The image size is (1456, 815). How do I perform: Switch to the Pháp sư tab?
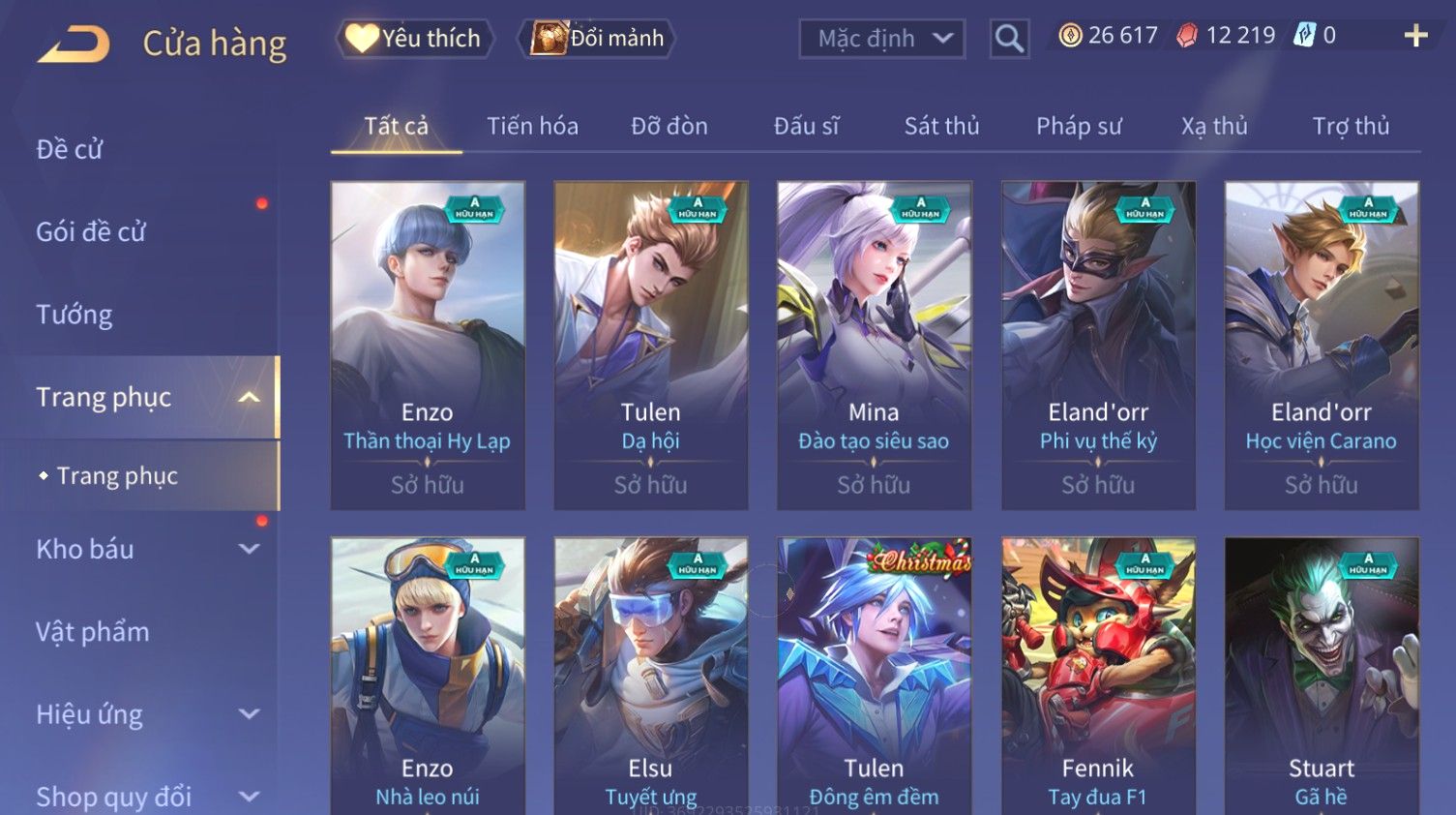point(1079,126)
